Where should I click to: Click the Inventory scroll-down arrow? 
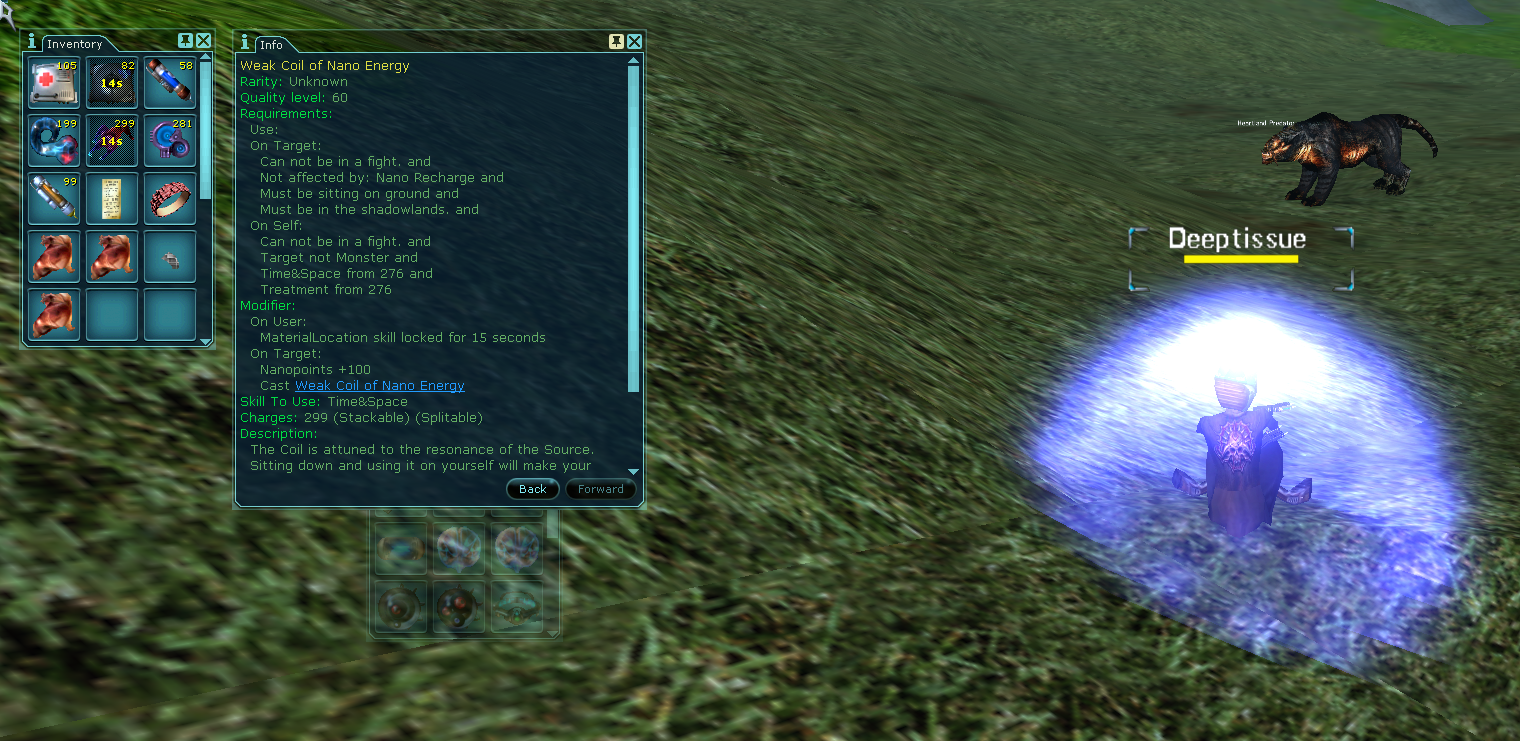[x=206, y=342]
